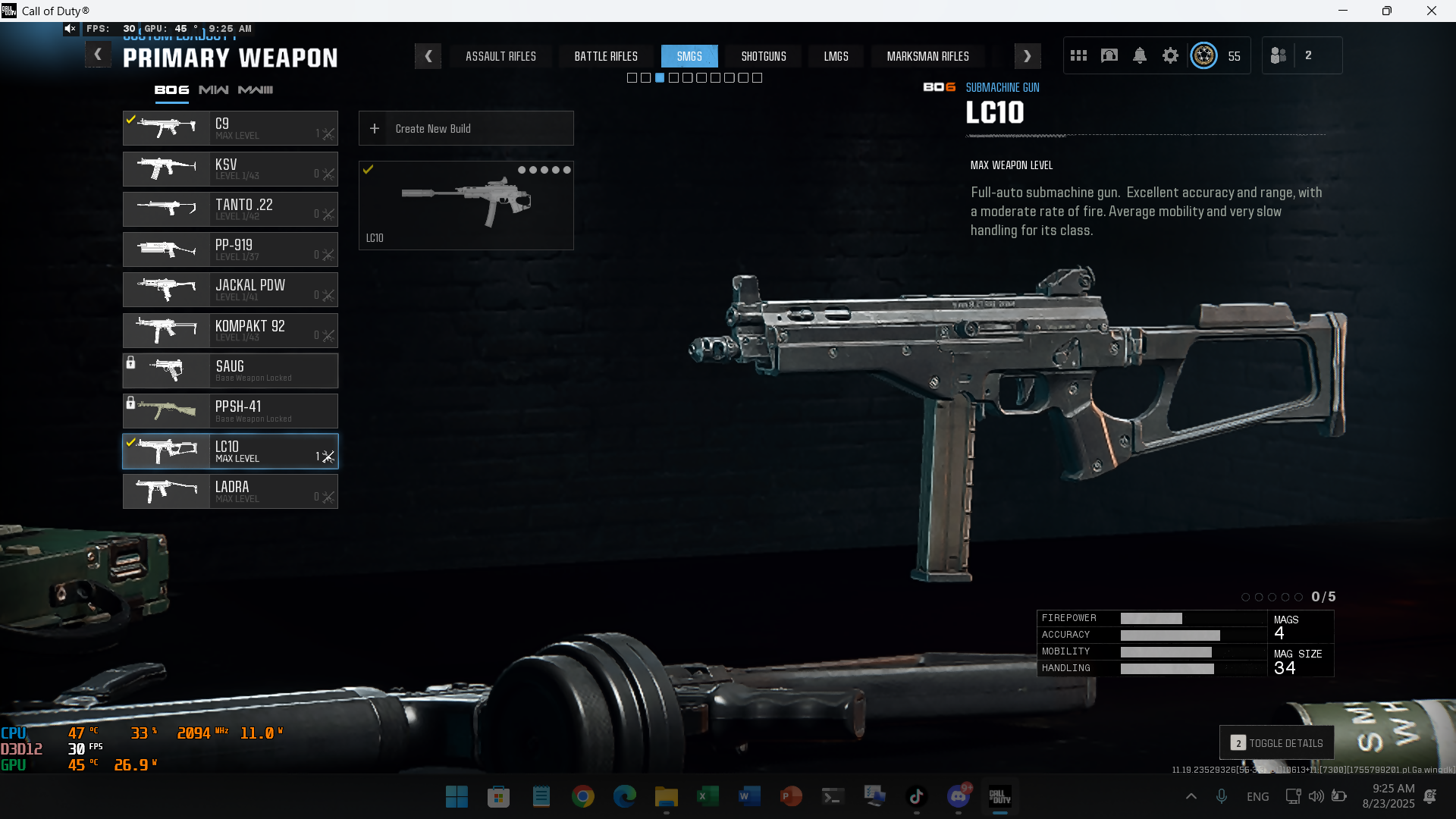1456x819 pixels.
Task: Choose the Kompakt 92 SMG
Action: point(231,331)
